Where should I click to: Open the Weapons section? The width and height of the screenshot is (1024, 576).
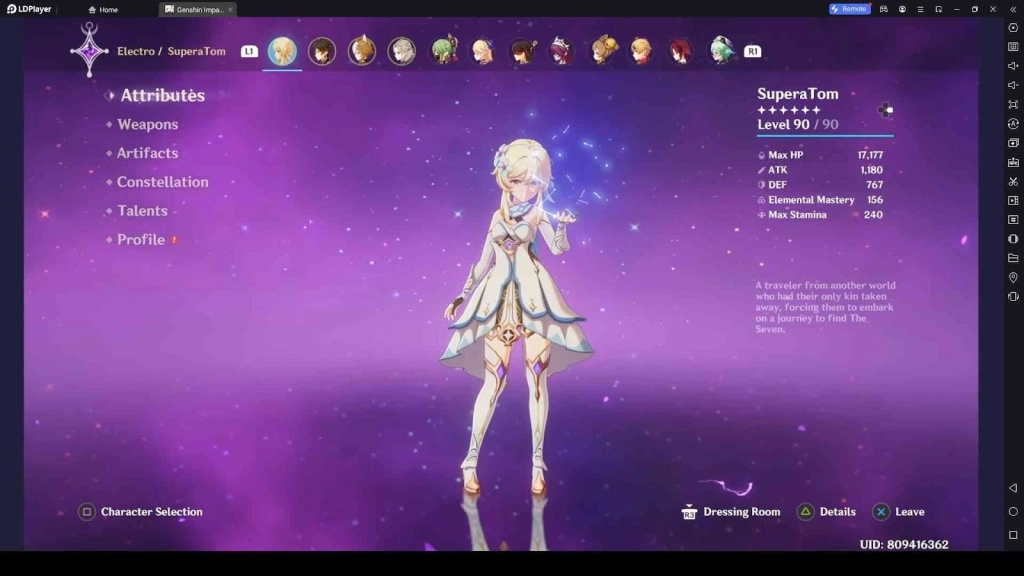coord(147,125)
